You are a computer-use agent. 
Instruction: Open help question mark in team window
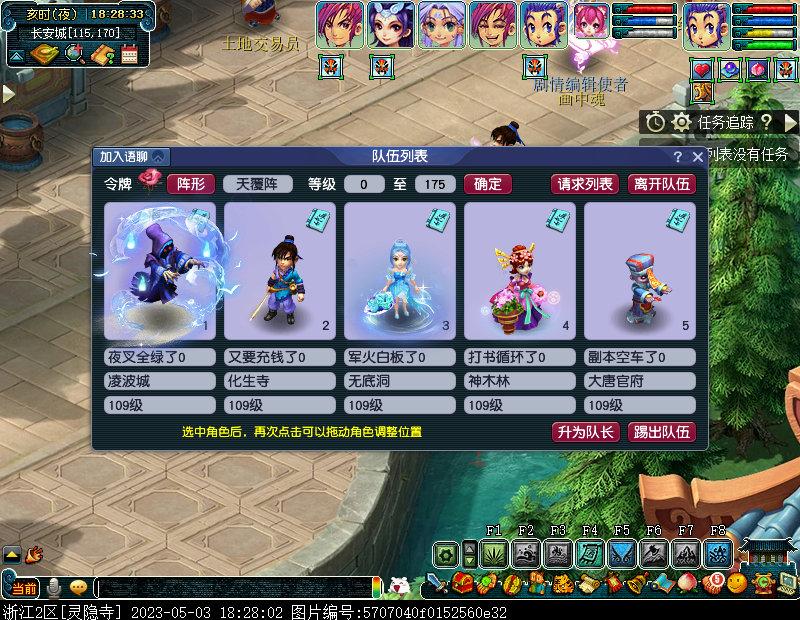click(678, 157)
